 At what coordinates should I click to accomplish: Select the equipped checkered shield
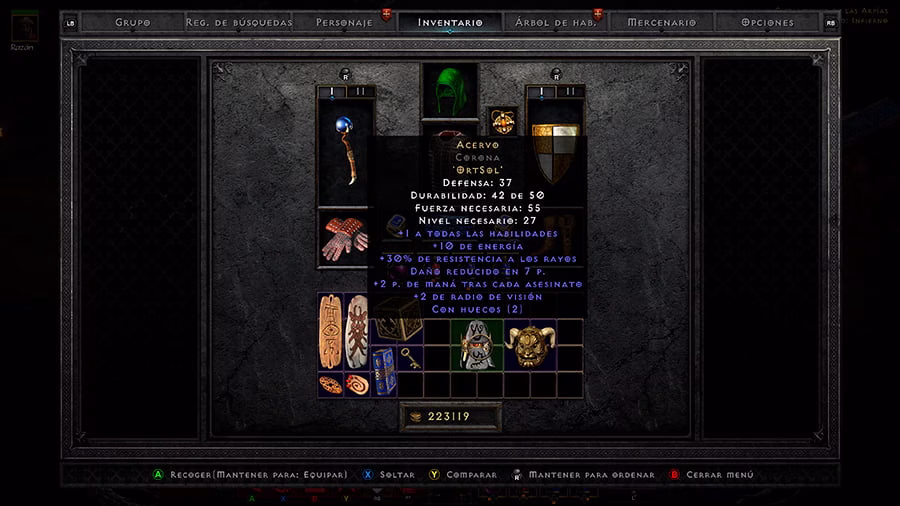point(555,150)
